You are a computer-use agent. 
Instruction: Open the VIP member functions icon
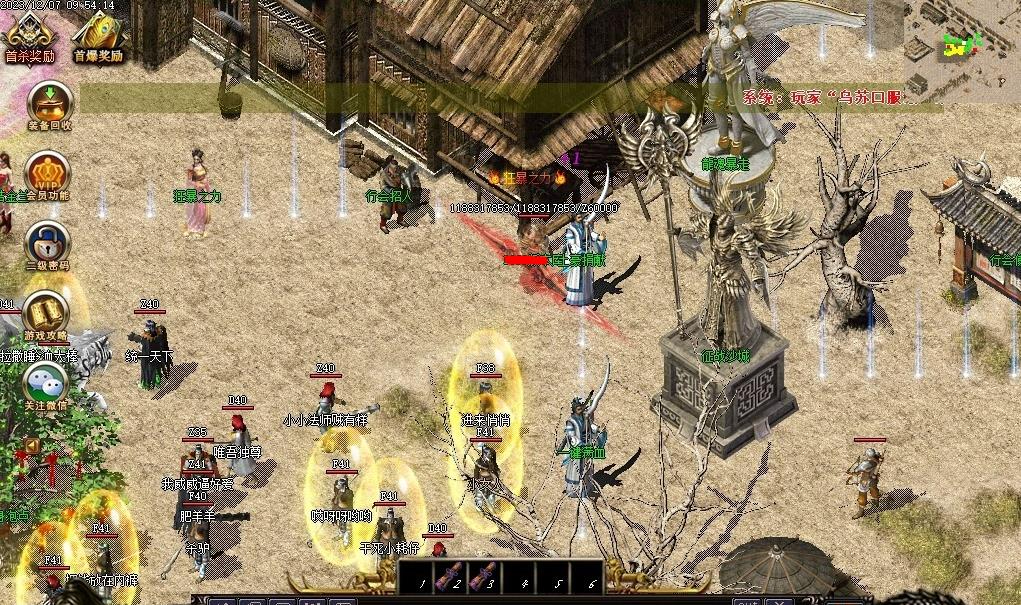pyautogui.click(x=46, y=171)
